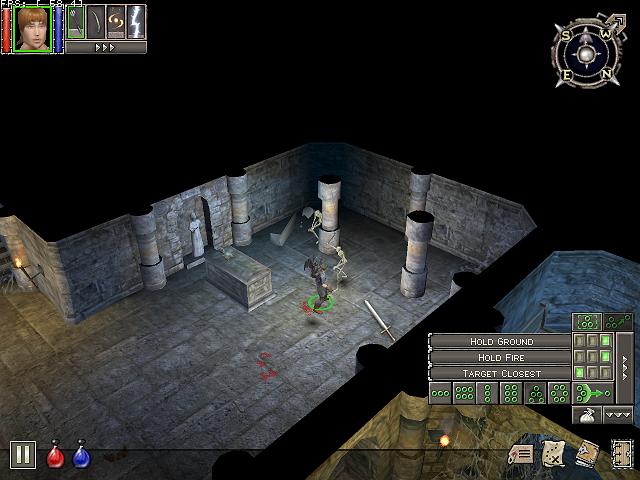Collect loot with the sack button
Screen dimensions: 640x480
pyautogui.click(x=588, y=414)
